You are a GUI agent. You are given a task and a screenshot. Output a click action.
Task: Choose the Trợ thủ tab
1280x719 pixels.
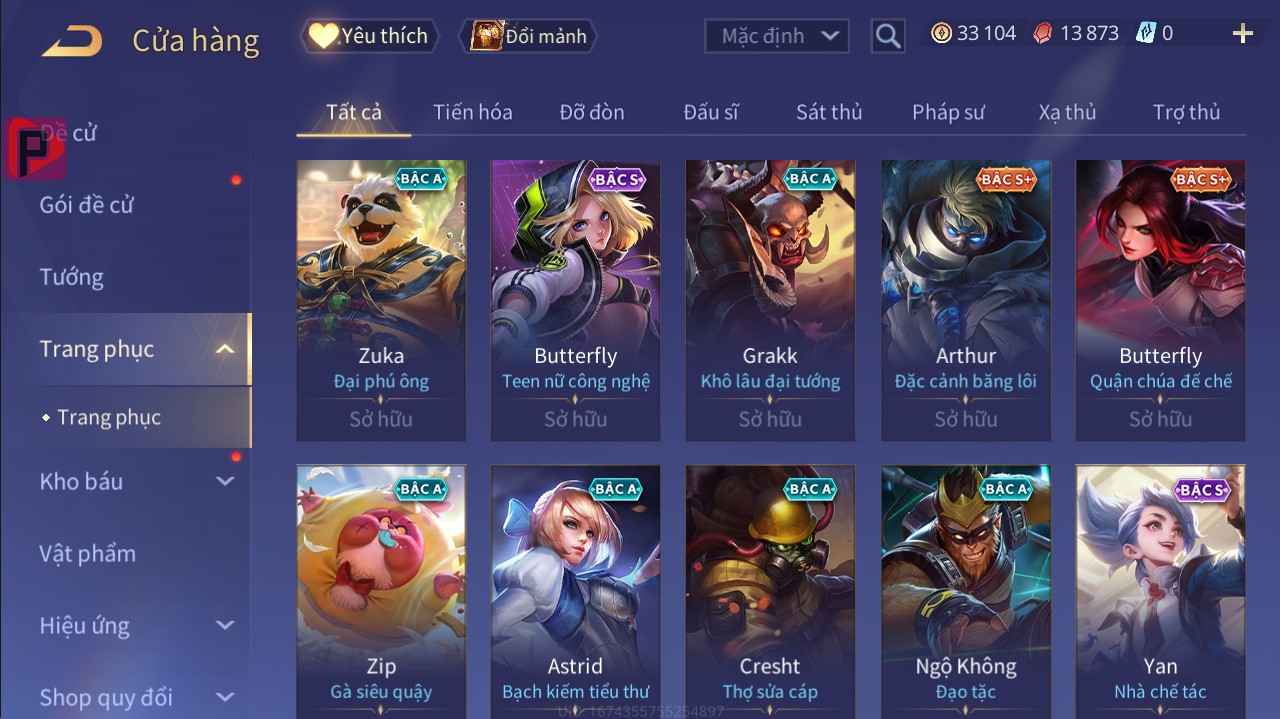pos(1186,112)
